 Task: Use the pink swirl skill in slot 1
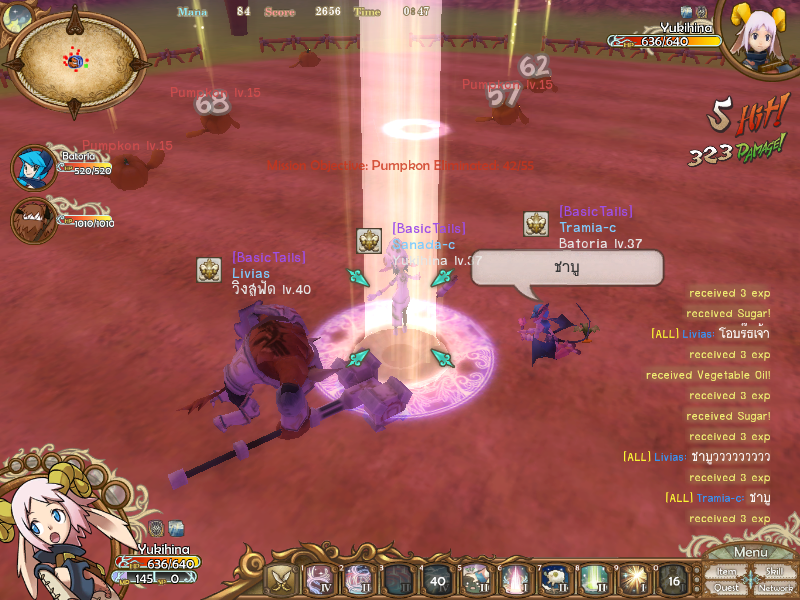pyautogui.click(x=319, y=580)
